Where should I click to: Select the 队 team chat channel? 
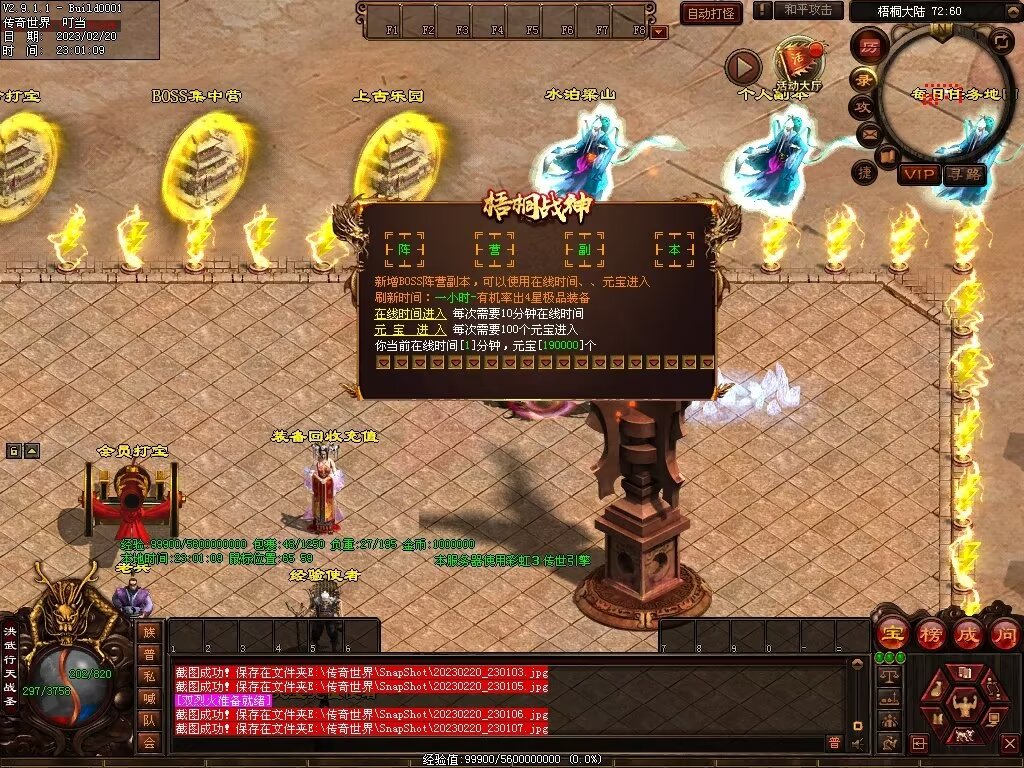coord(149,720)
